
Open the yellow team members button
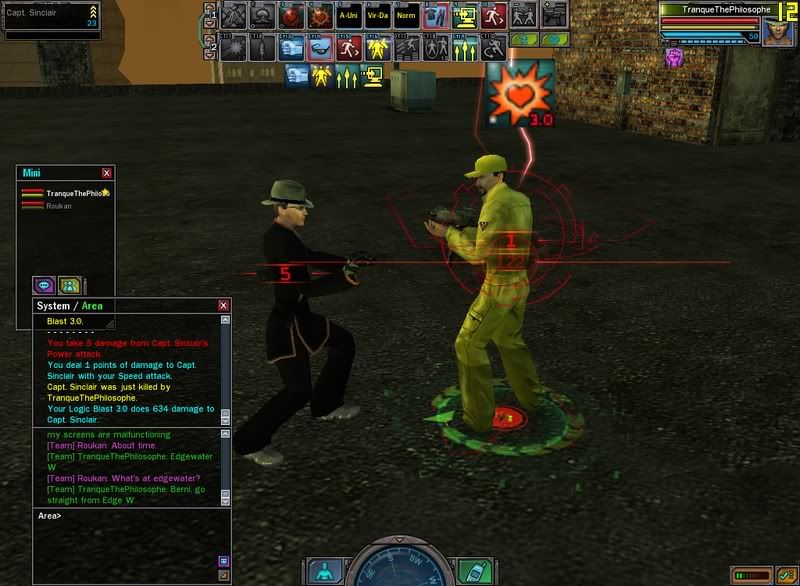tap(69, 286)
